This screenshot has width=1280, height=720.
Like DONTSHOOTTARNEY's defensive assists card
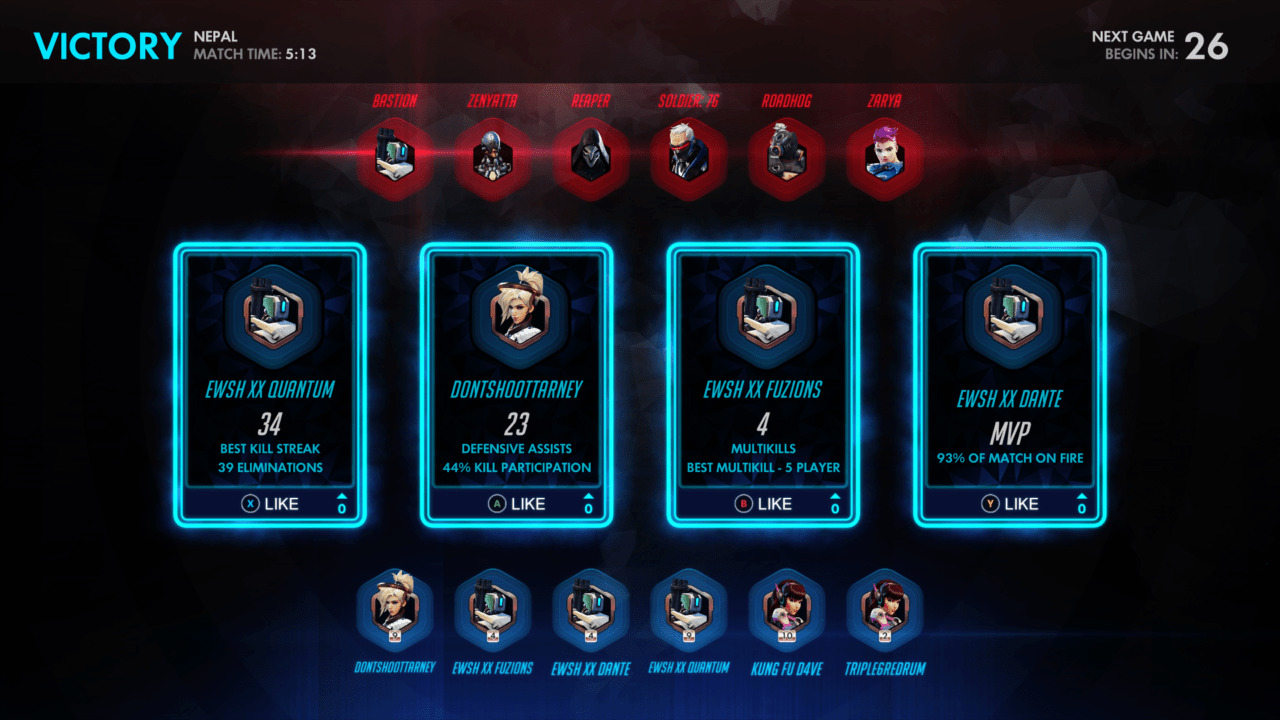tap(517, 504)
